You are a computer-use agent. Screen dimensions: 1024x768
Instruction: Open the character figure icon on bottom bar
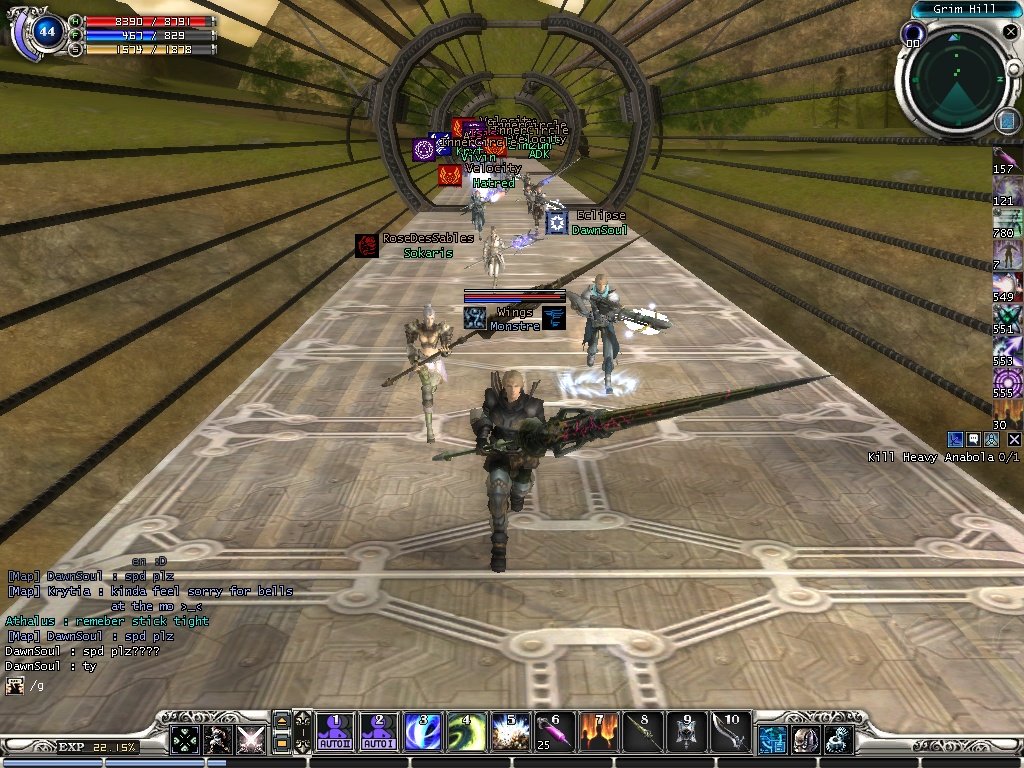point(218,740)
